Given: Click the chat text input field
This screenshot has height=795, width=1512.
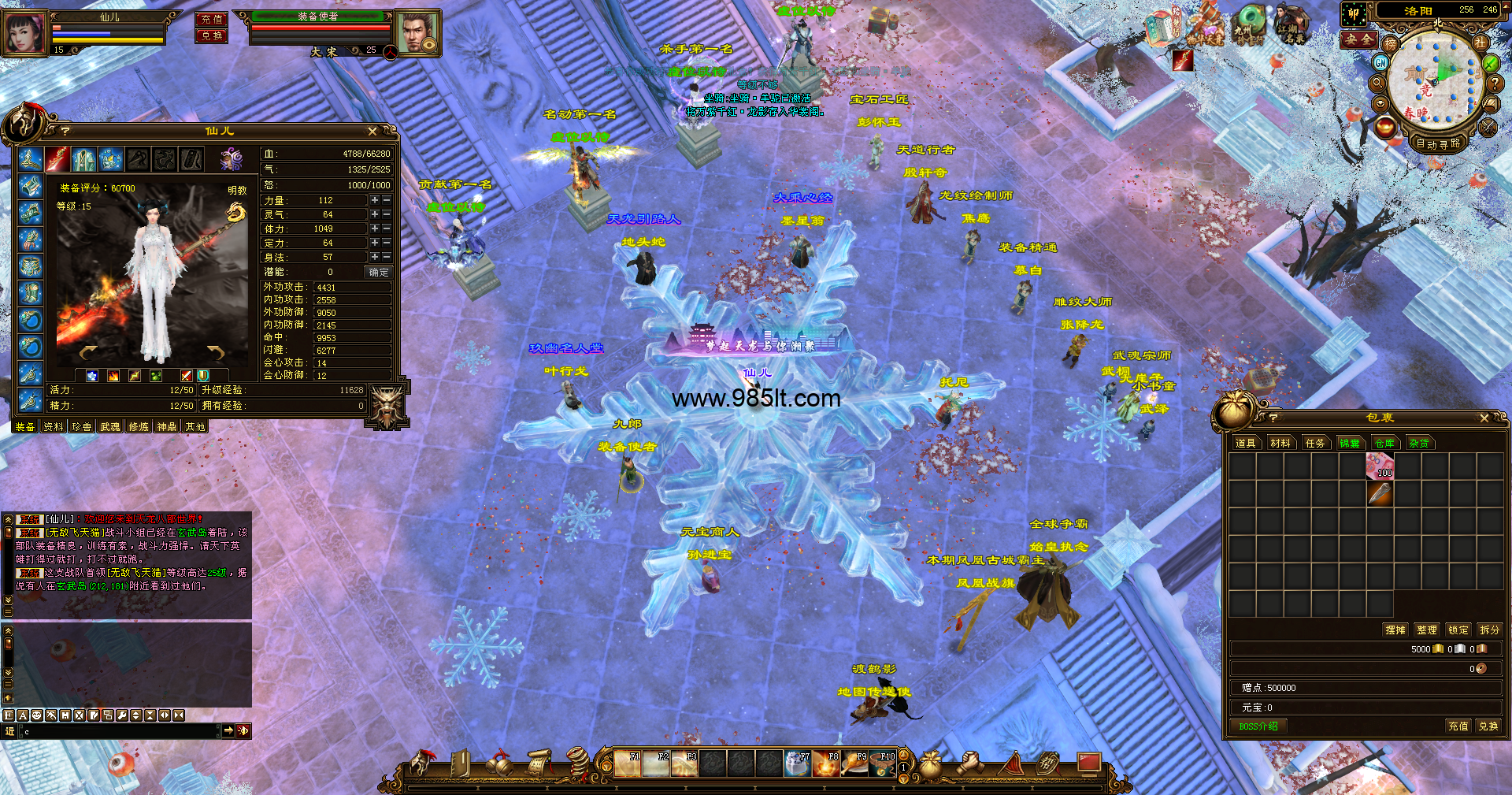Looking at the screenshot, I should [x=118, y=732].
